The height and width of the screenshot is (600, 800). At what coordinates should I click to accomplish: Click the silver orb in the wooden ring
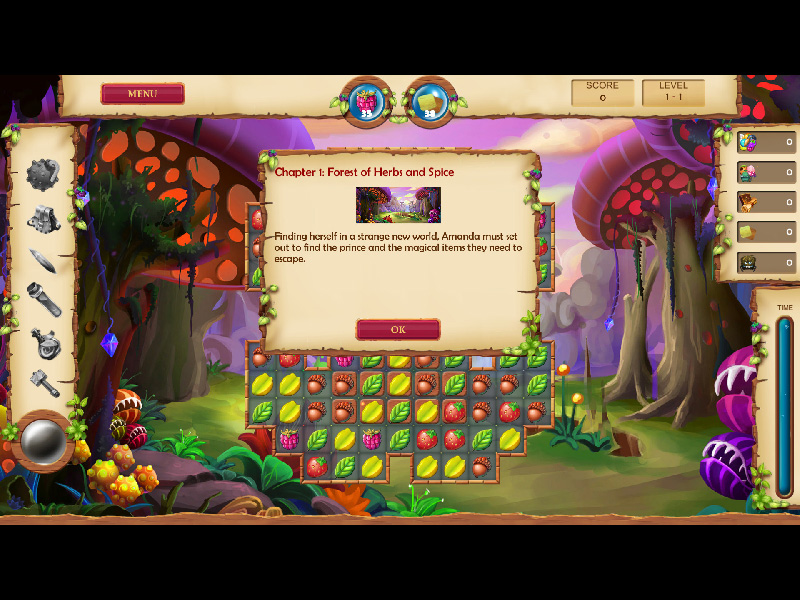[43, 439]
